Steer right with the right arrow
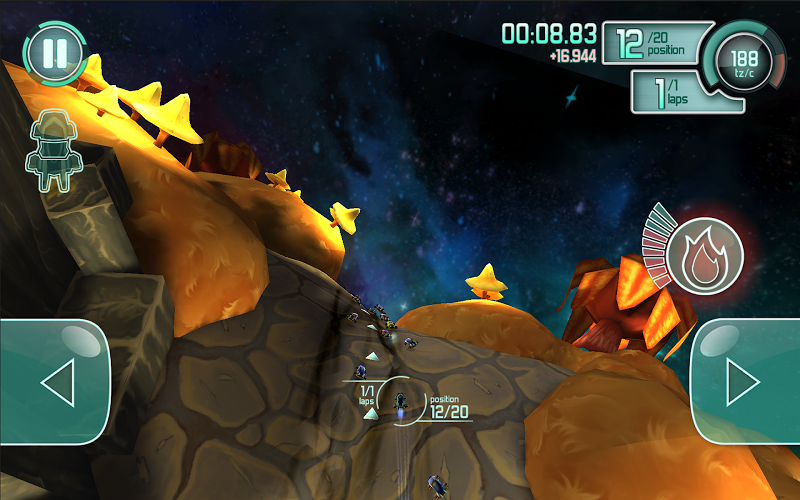Screen dimensions: 800x500 745,381
